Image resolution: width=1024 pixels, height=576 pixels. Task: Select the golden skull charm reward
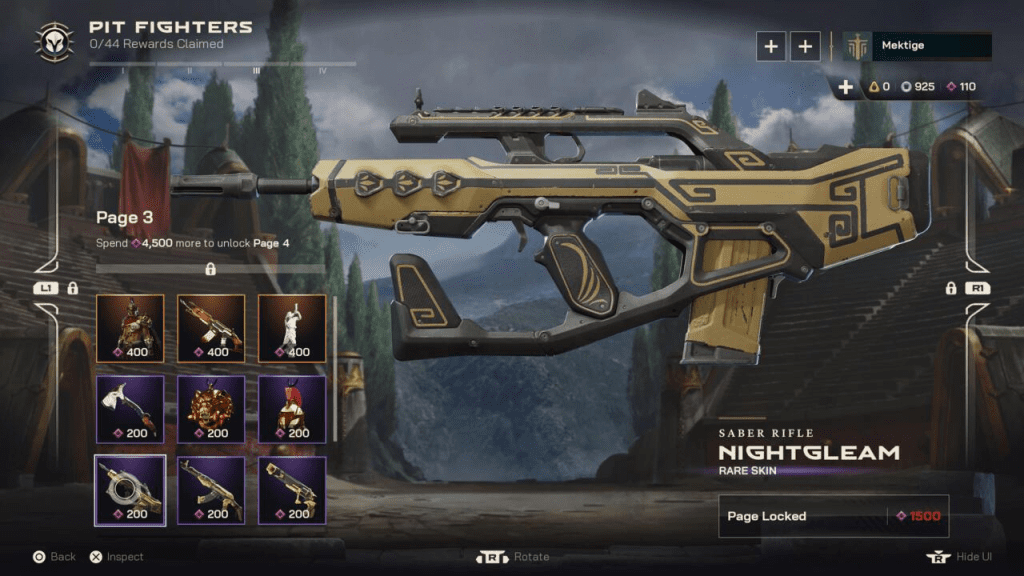point(211,409)
